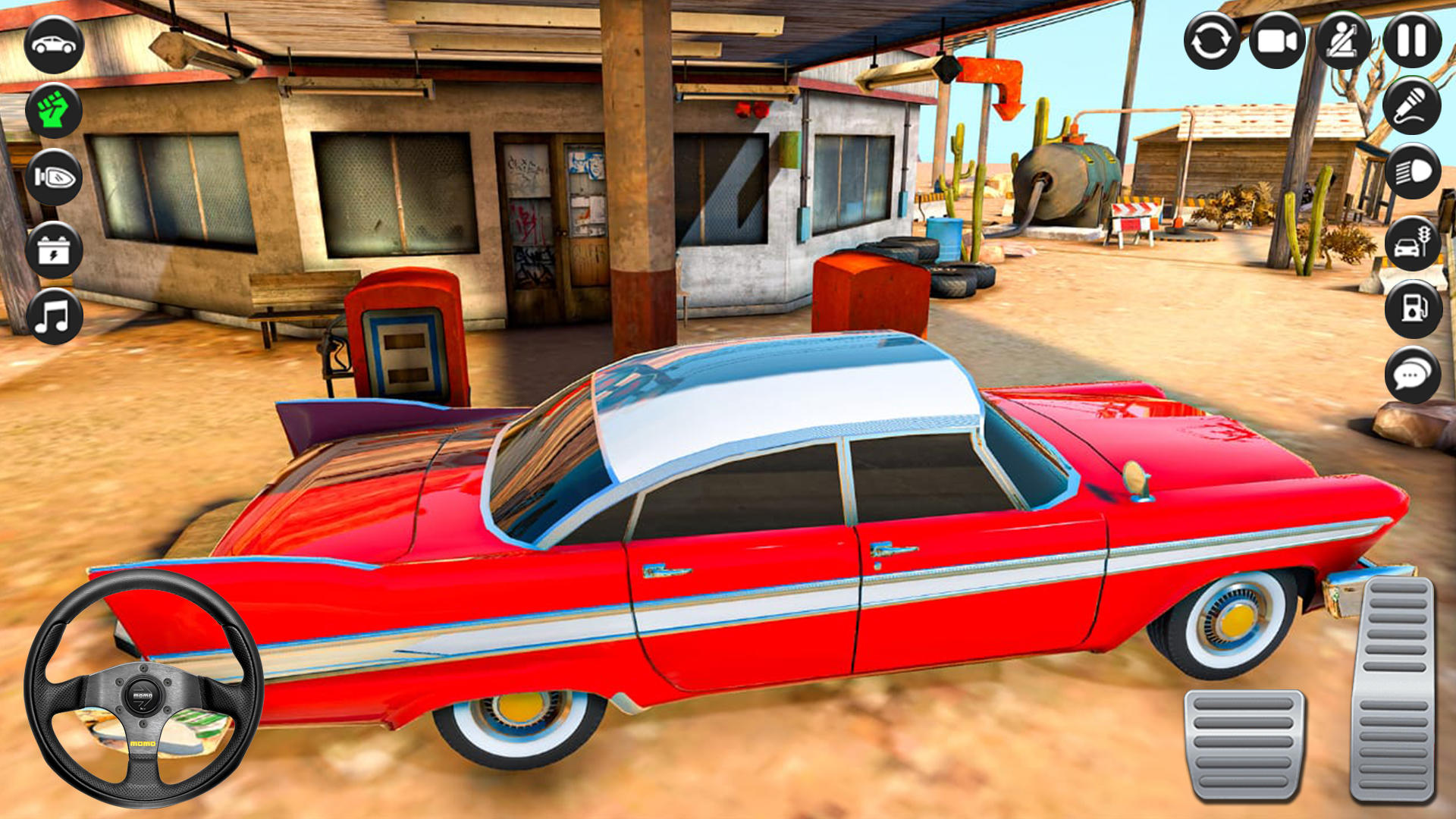The height and width of the screenshot is (819, 1456).
Task: Open the microphone option
Action: coord(1412,106)
